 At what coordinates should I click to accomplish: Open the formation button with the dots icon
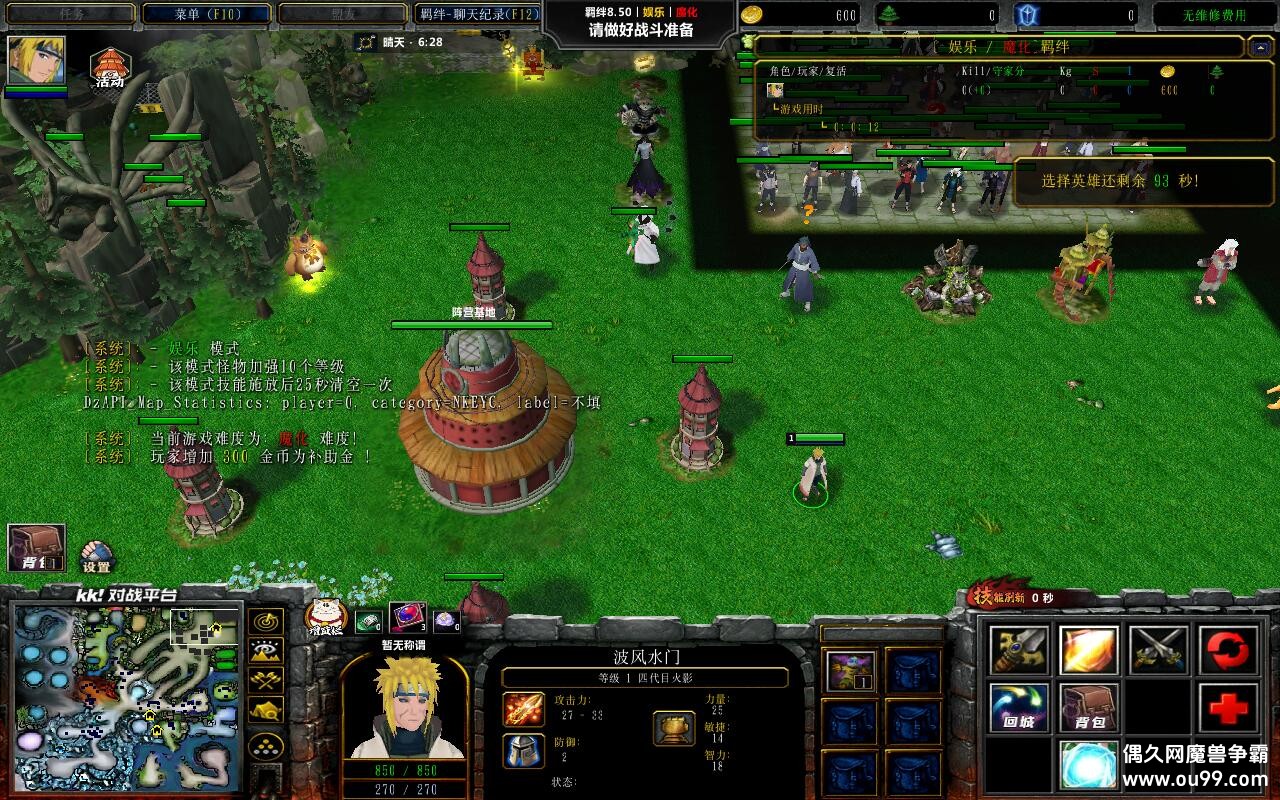pyautogui.click(x=265, y=745)
